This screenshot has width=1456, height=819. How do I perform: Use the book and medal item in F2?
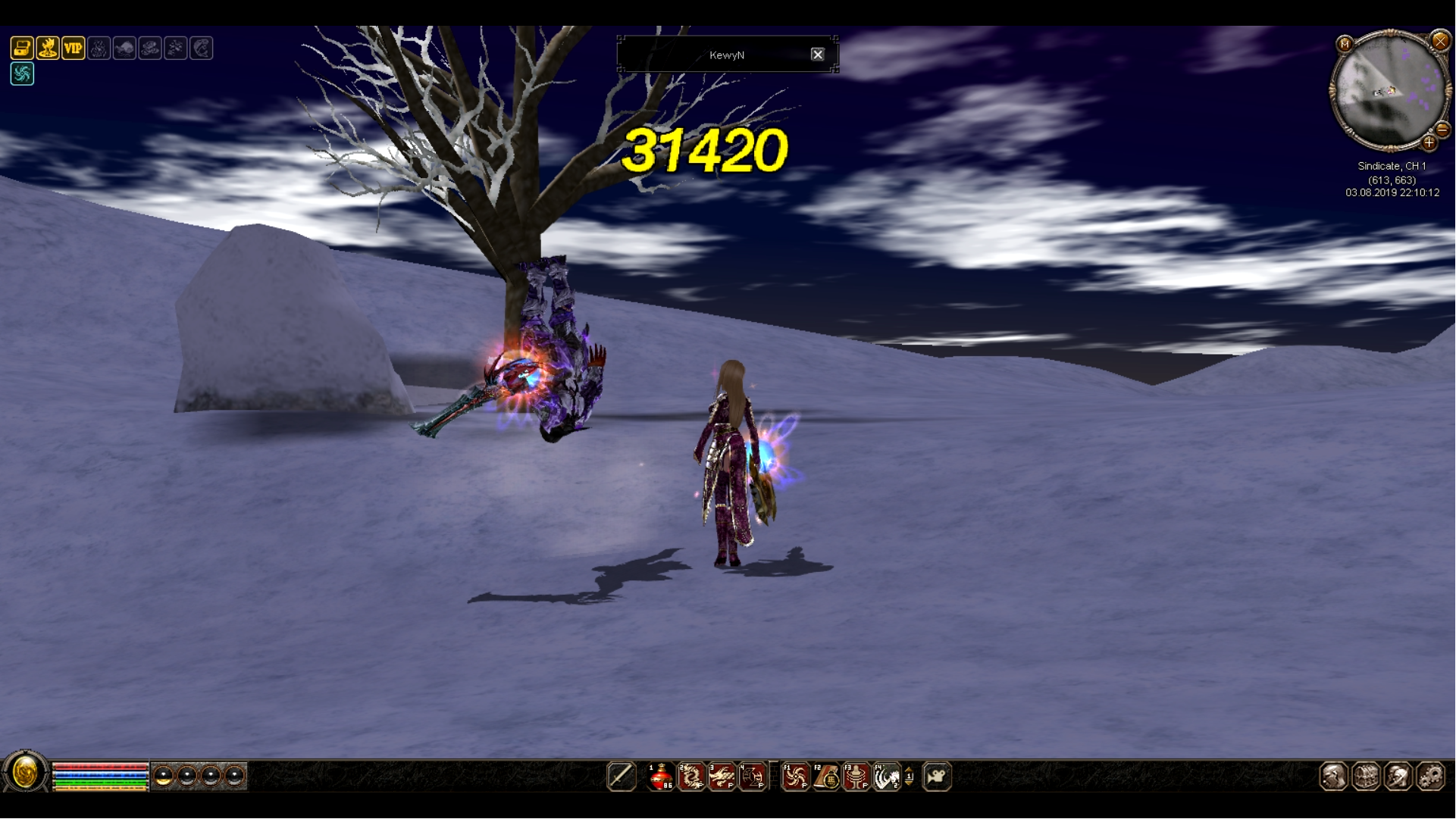click(826, 777)
